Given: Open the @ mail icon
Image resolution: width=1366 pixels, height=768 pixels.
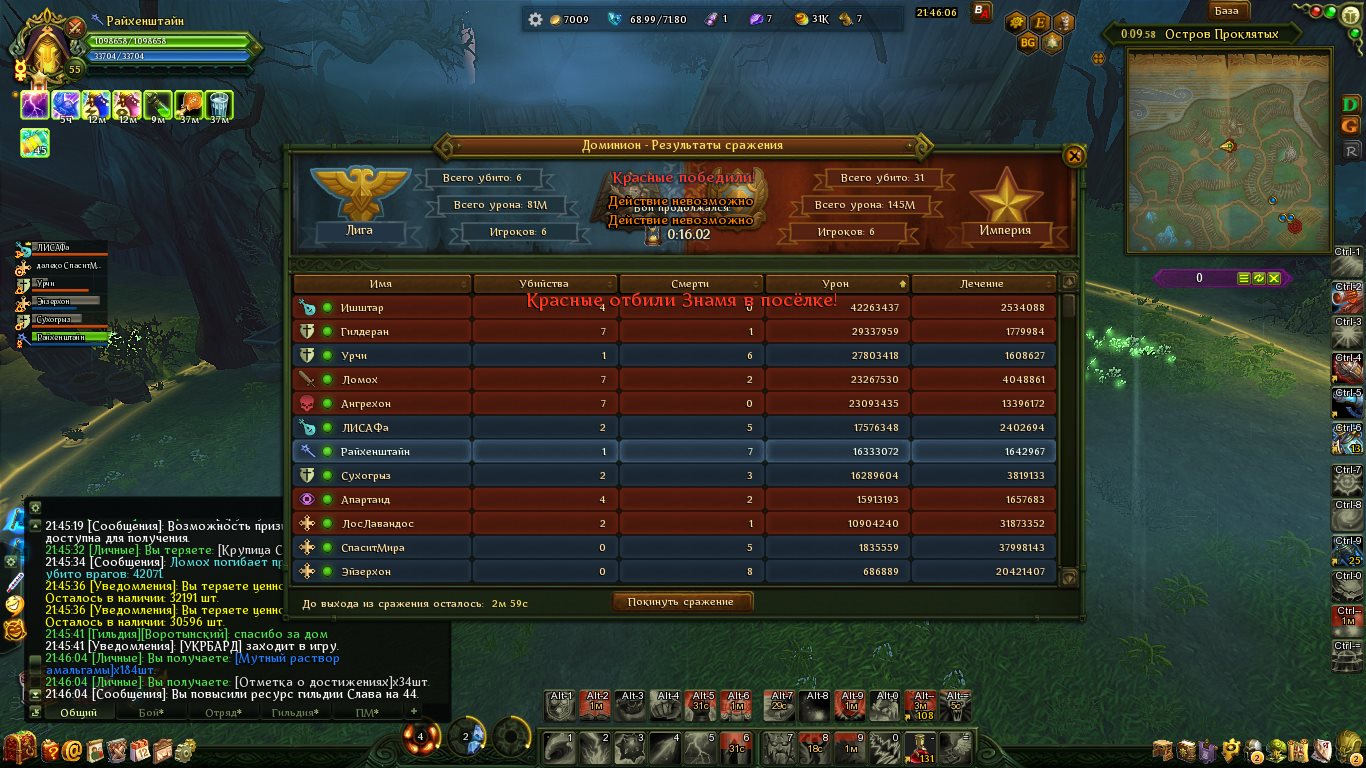Looking at the screenshot, I should (72, 749).
